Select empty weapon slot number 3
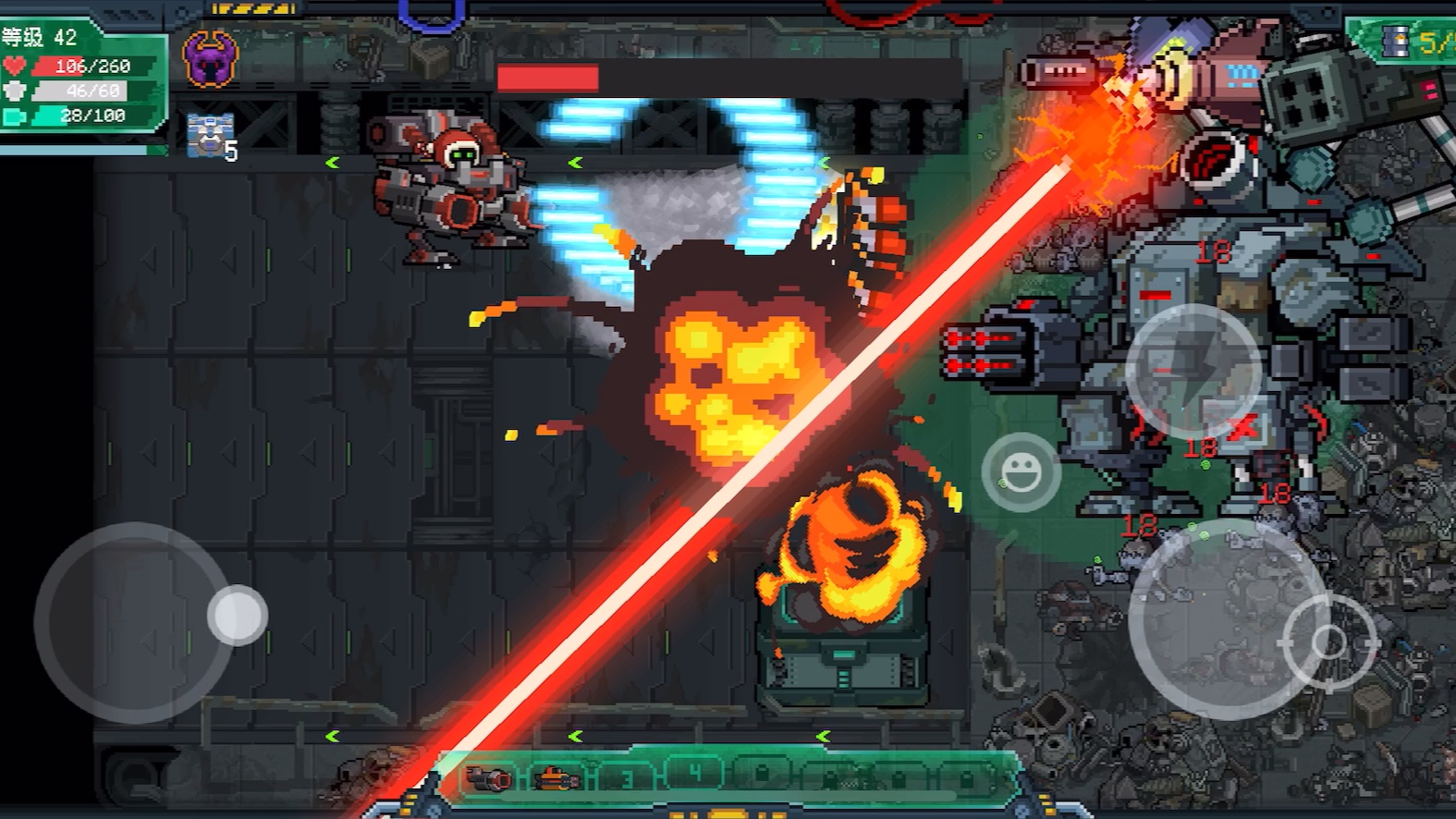This screenshot has height=819, width=1456. coord(628,778)
